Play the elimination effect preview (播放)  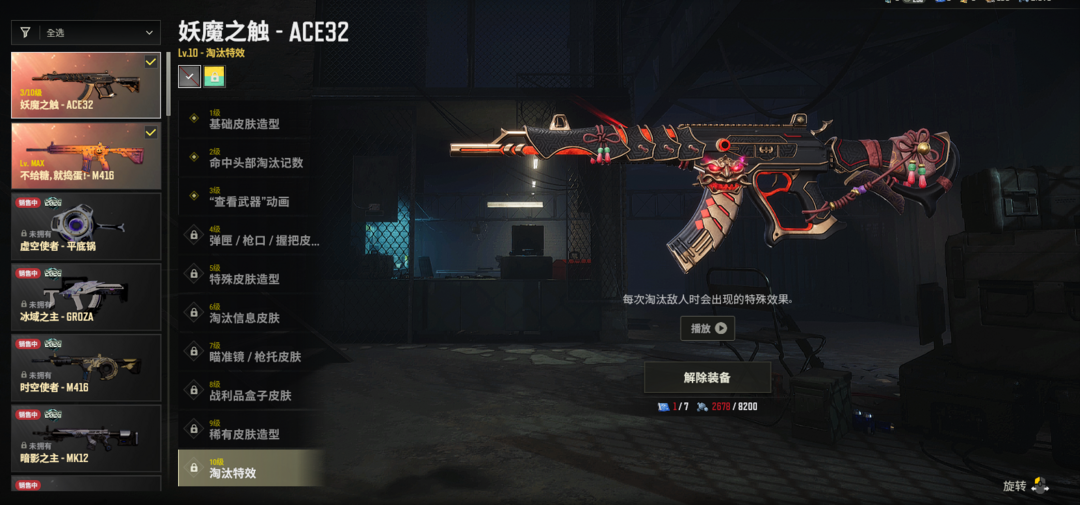coord(708,328)
